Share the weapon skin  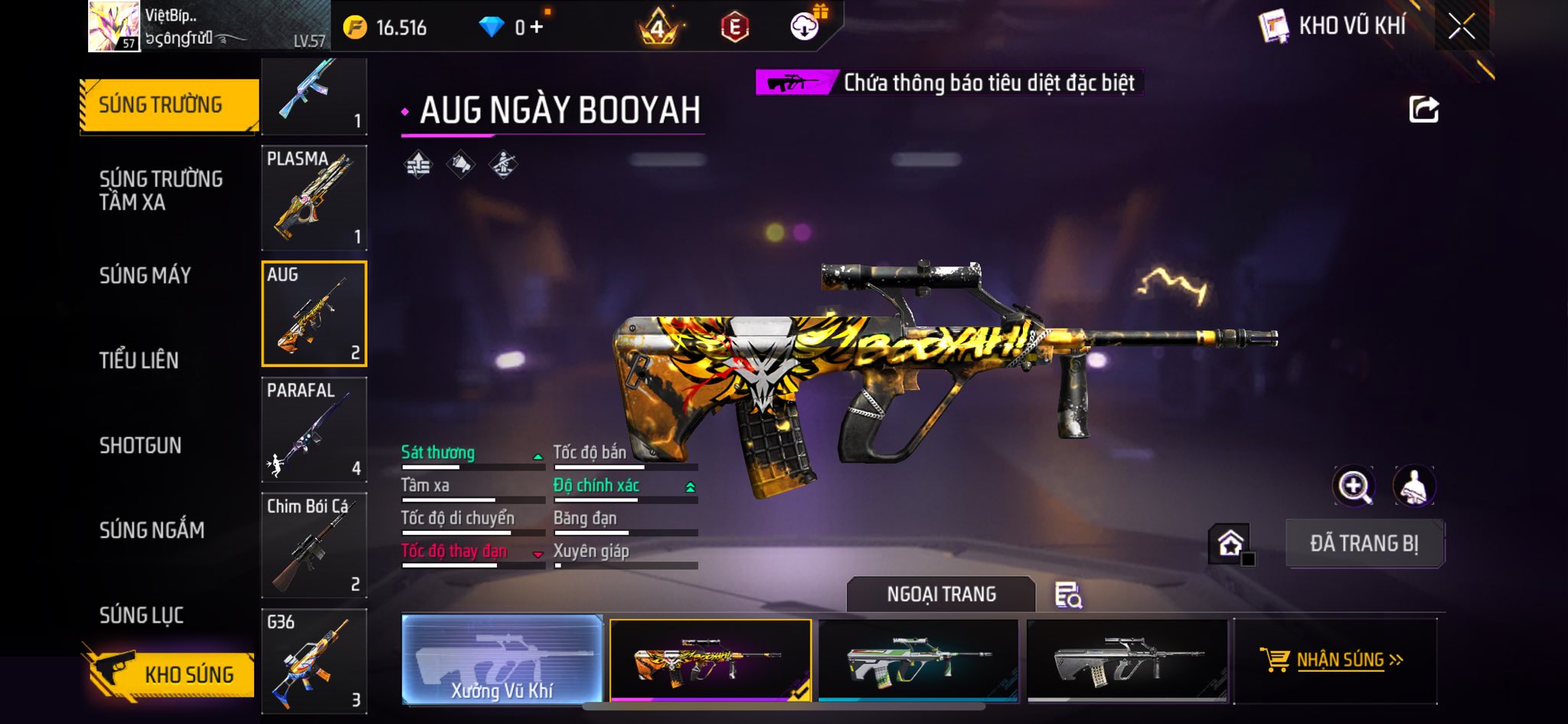[1423, 110]
